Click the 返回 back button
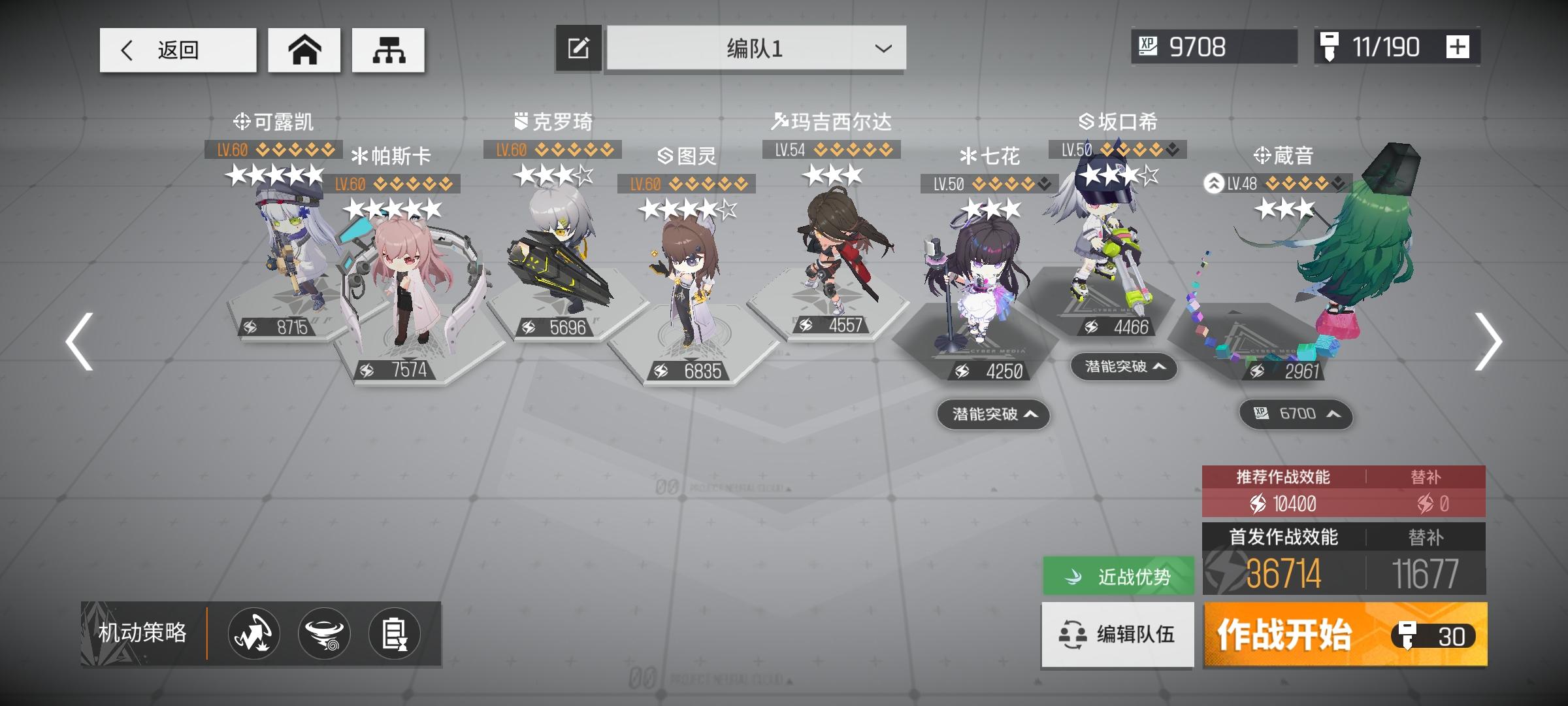Viewport: 1568px width, 706px height. click(x=177, y=49)
